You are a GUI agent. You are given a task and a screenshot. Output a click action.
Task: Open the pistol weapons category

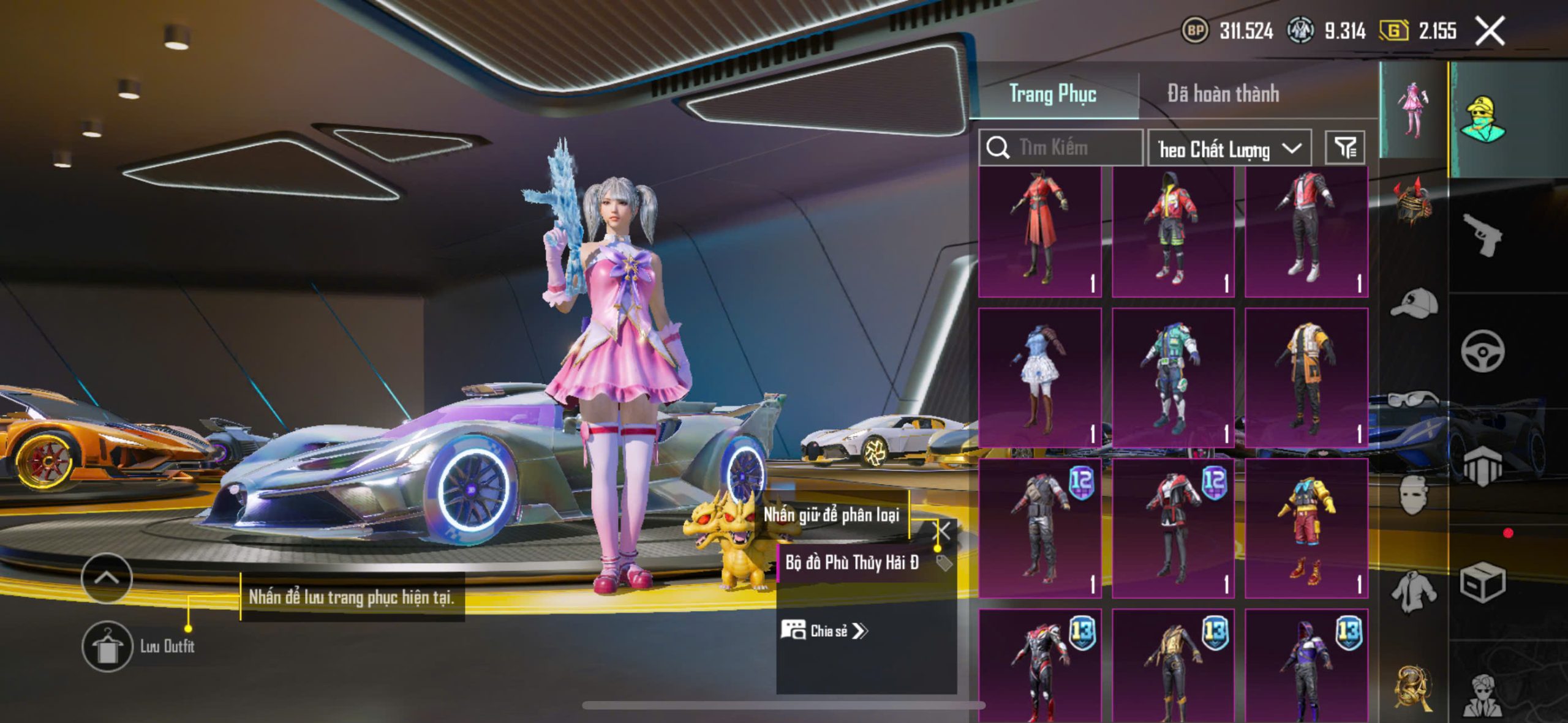(x=1482, y=236)
